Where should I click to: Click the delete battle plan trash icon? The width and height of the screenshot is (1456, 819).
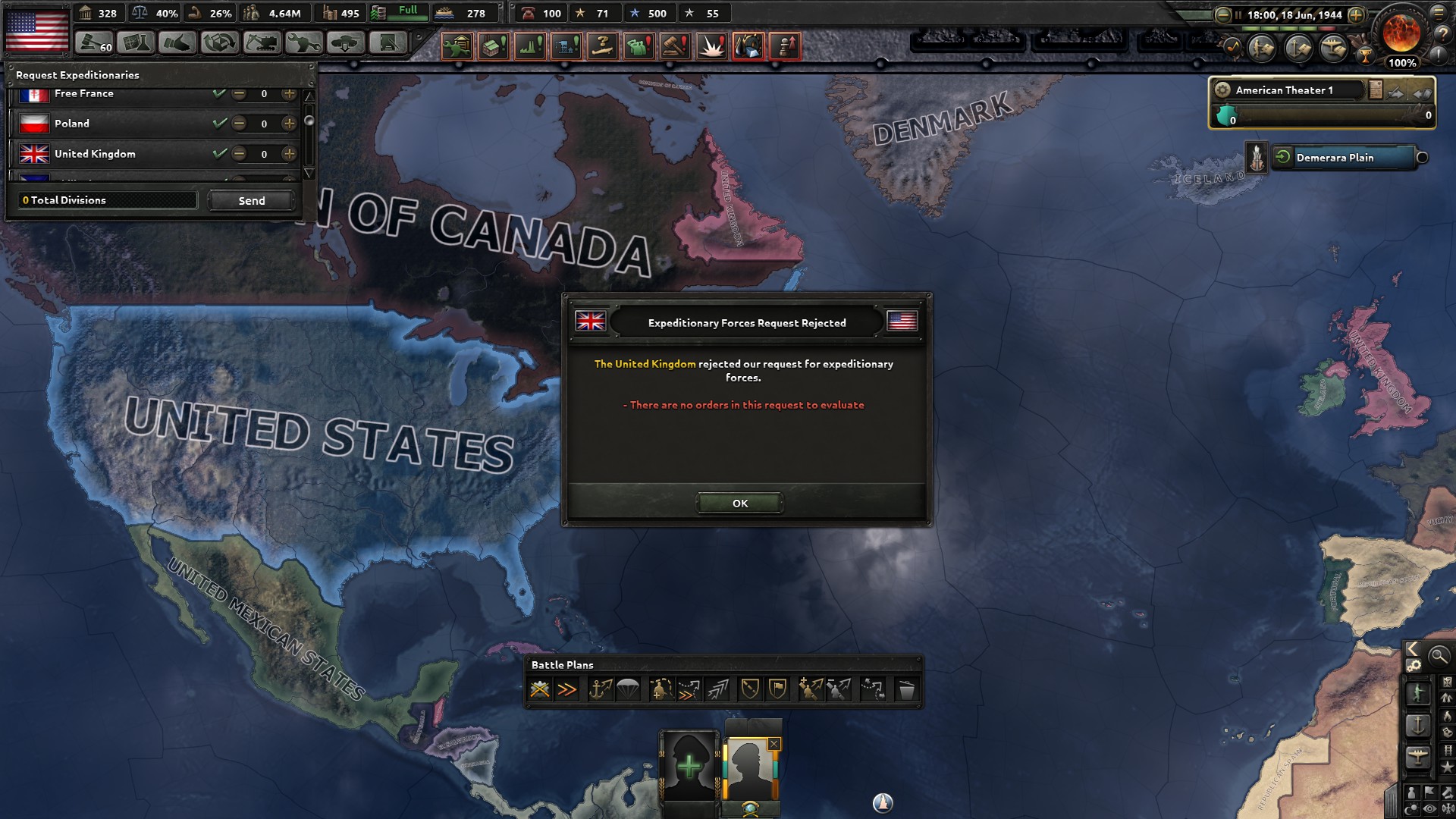click(x=908, y=688)
